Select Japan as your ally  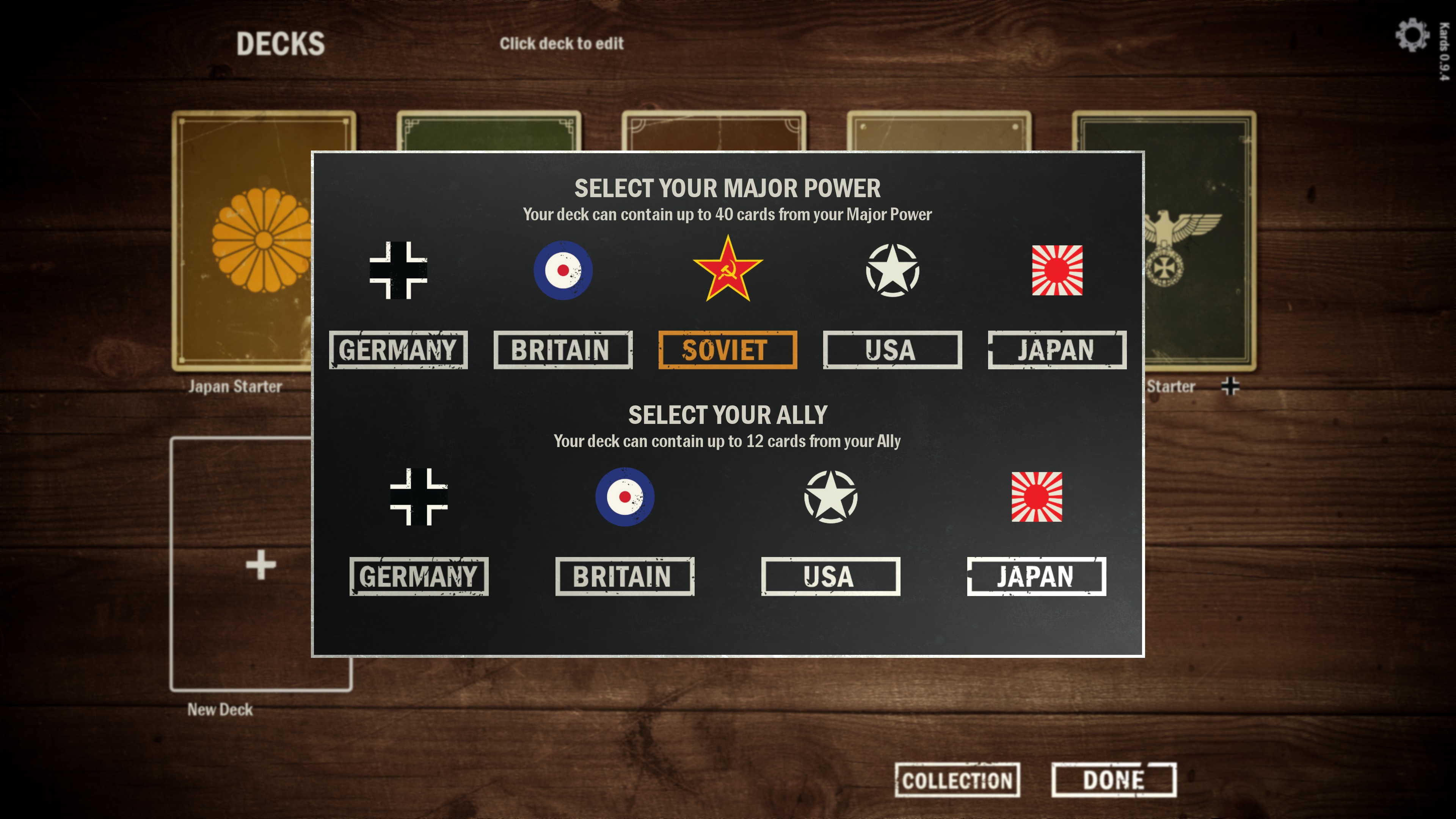pyautogui.click(x=1036, y=576)
